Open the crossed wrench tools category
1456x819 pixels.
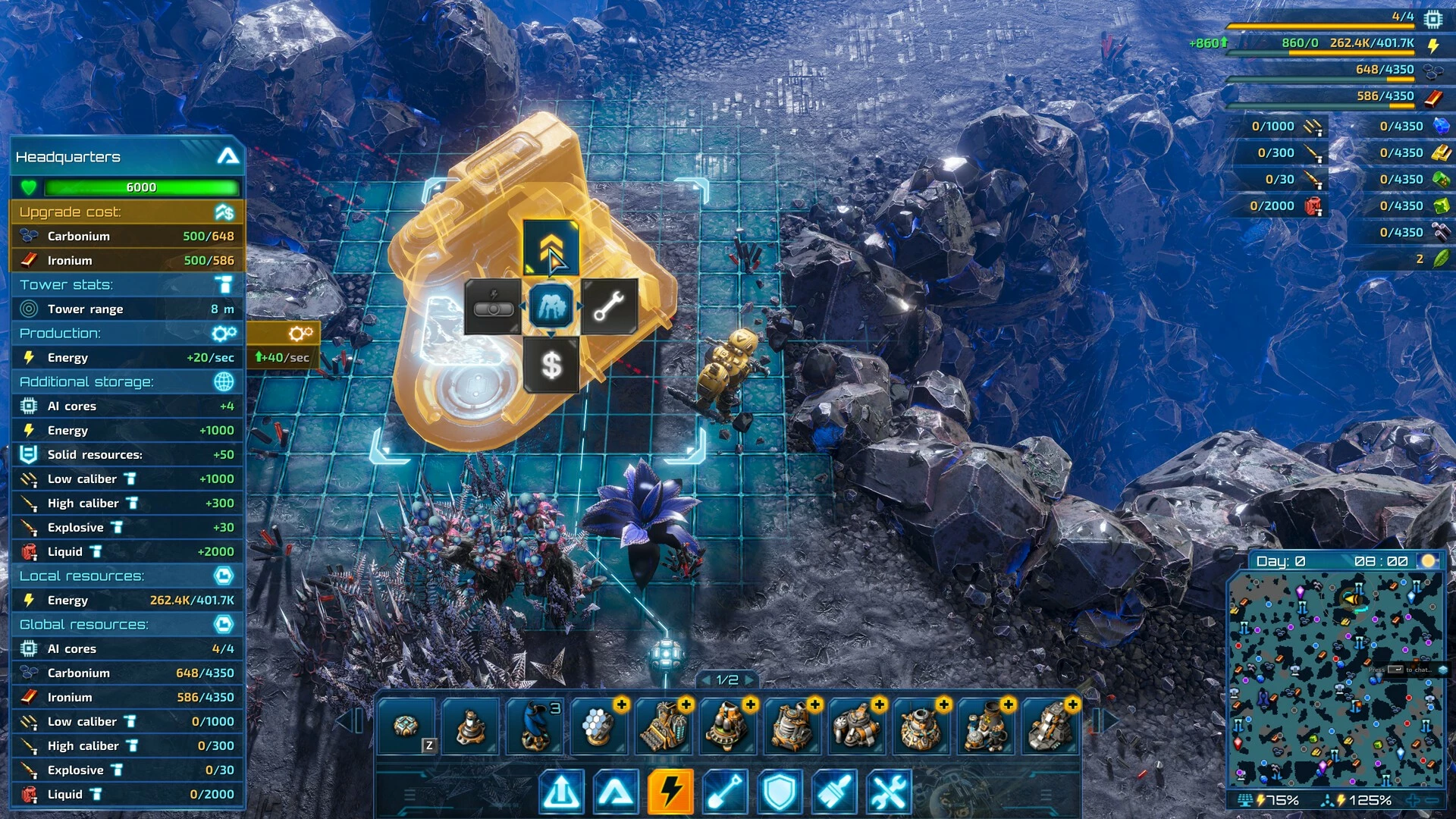click(x=888, y=792)
